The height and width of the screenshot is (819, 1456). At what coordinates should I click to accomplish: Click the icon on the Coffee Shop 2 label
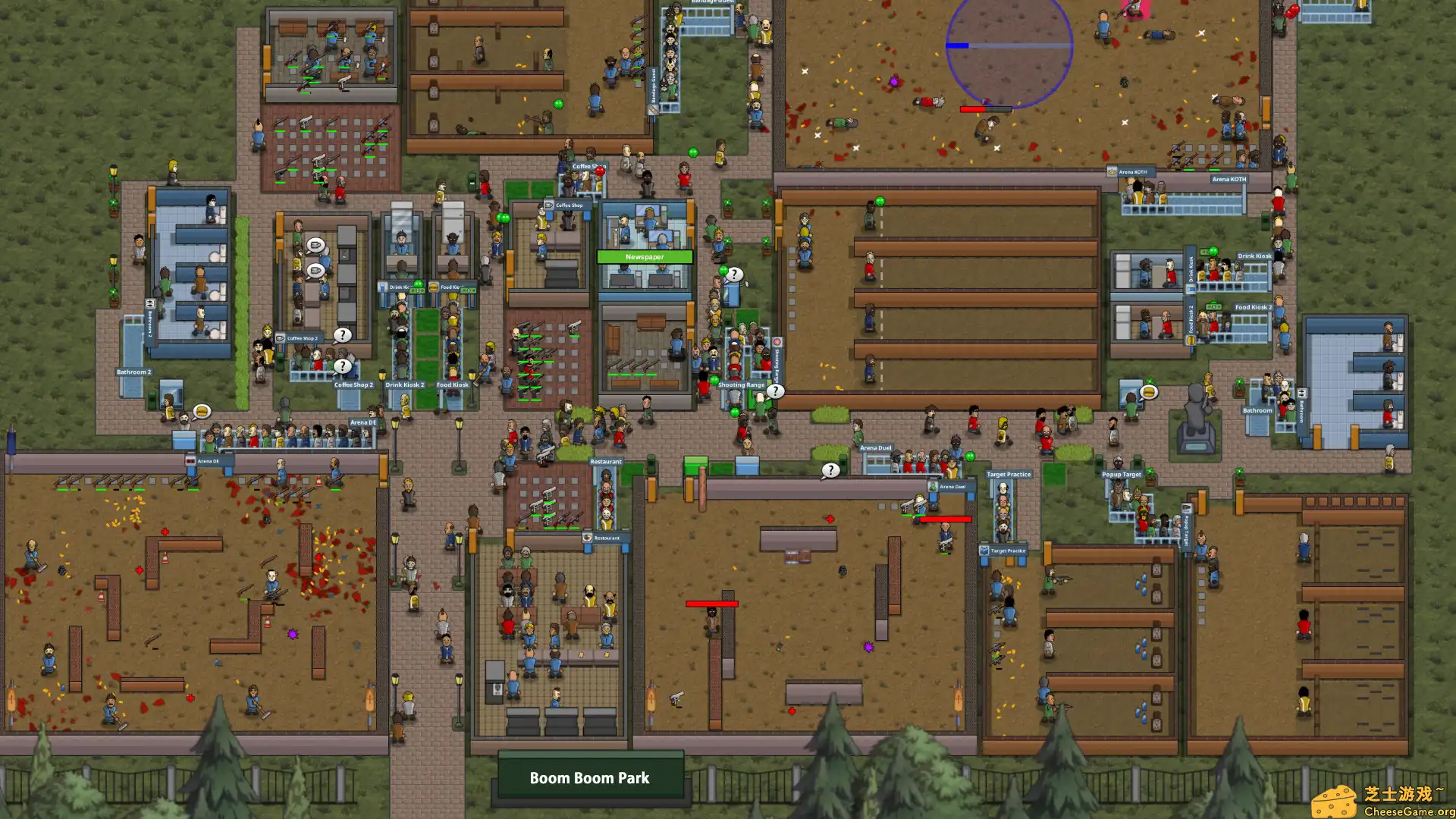281,338
